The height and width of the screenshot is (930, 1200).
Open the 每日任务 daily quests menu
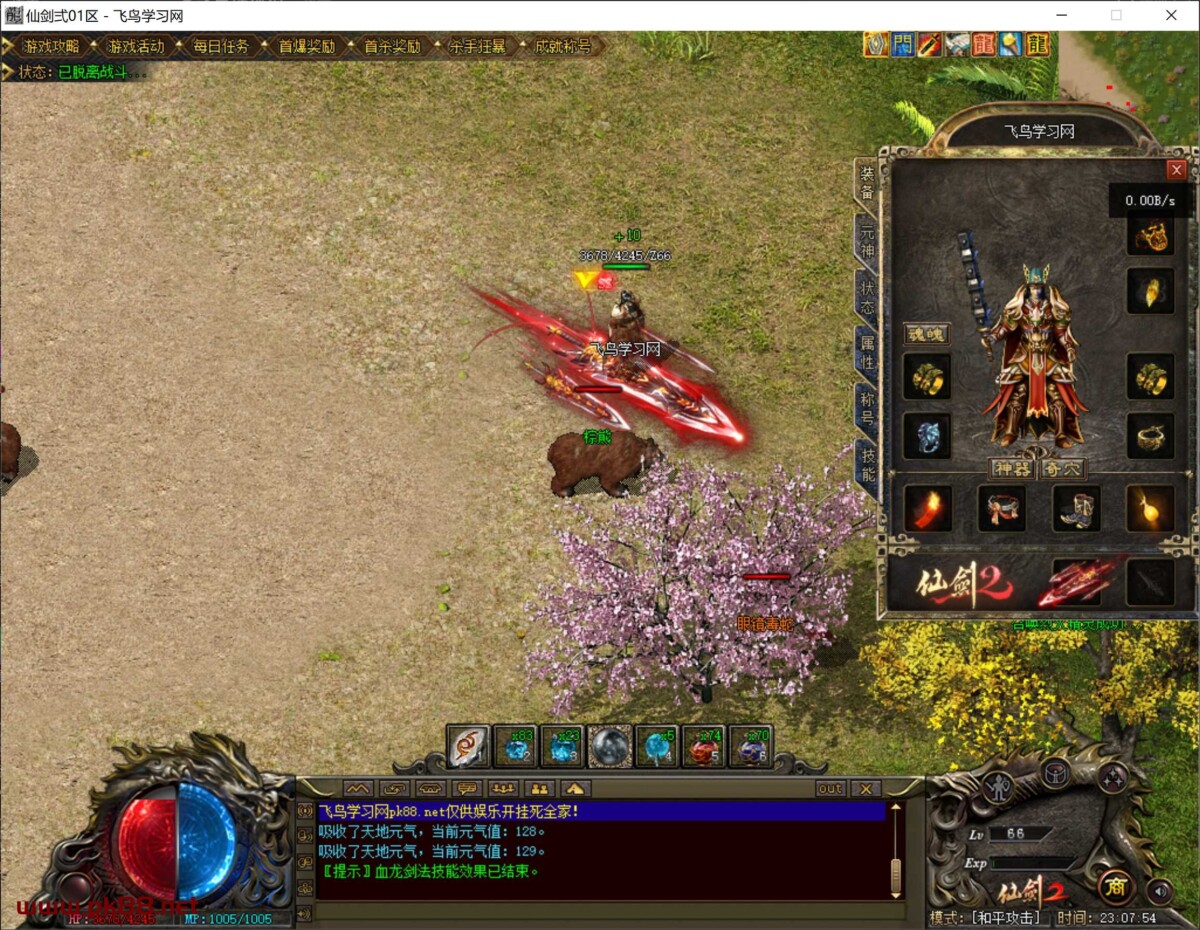coord(221,46)
